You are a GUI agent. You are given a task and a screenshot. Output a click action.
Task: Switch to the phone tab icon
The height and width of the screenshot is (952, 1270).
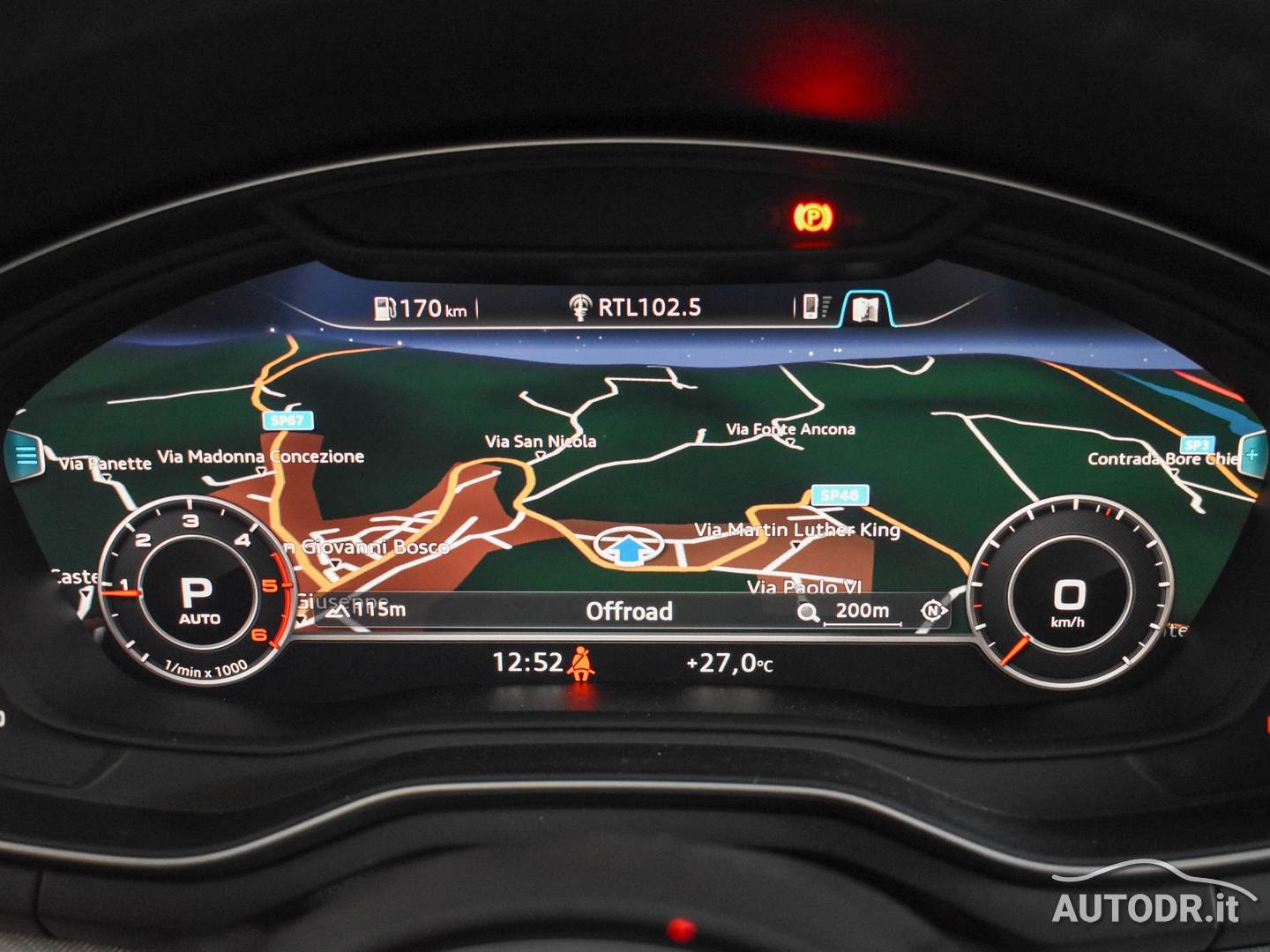(x=811, y=307)
